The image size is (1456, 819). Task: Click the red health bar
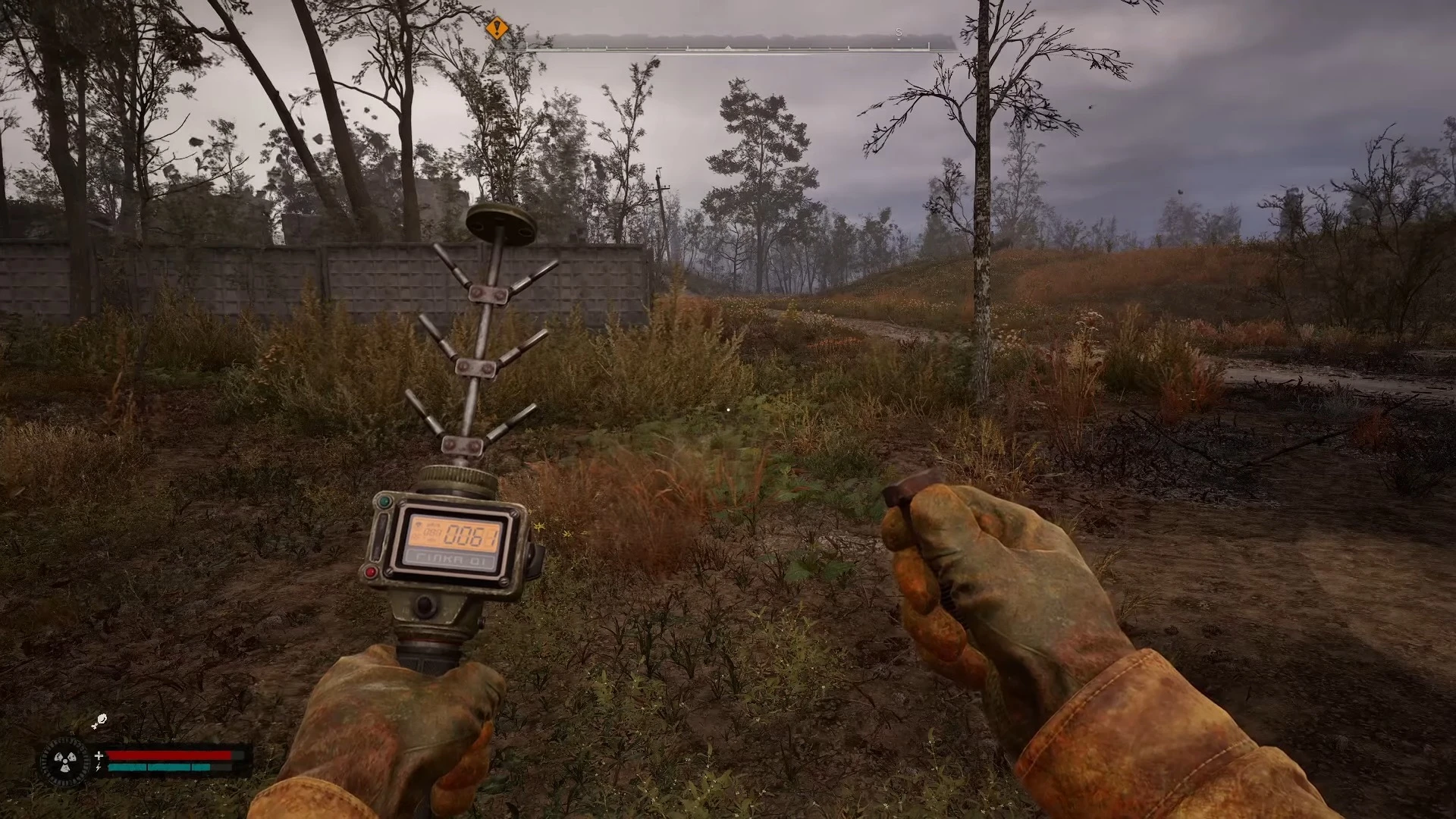click(171, 755)
